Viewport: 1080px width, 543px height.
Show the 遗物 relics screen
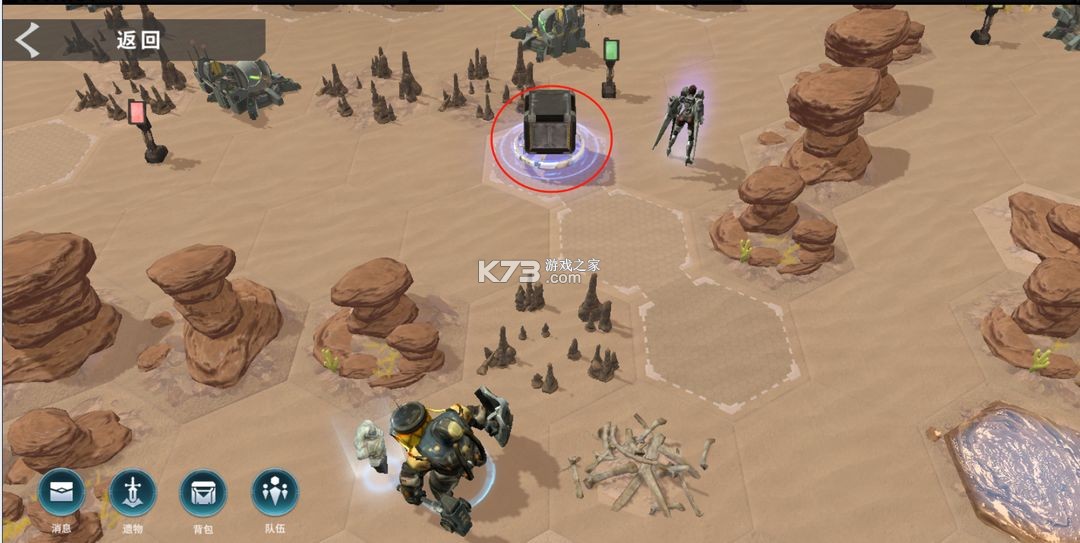click(x=133, y=493)
